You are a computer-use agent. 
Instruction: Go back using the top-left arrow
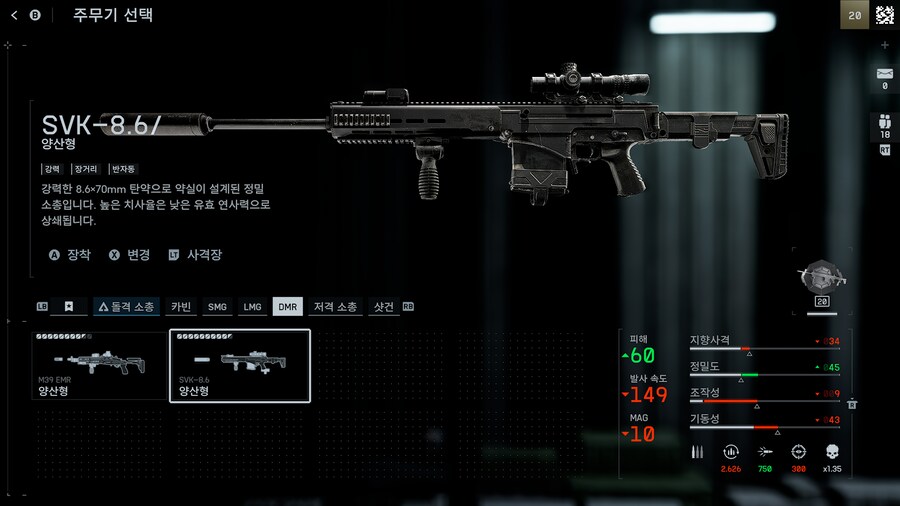click(x=14, y=15)
